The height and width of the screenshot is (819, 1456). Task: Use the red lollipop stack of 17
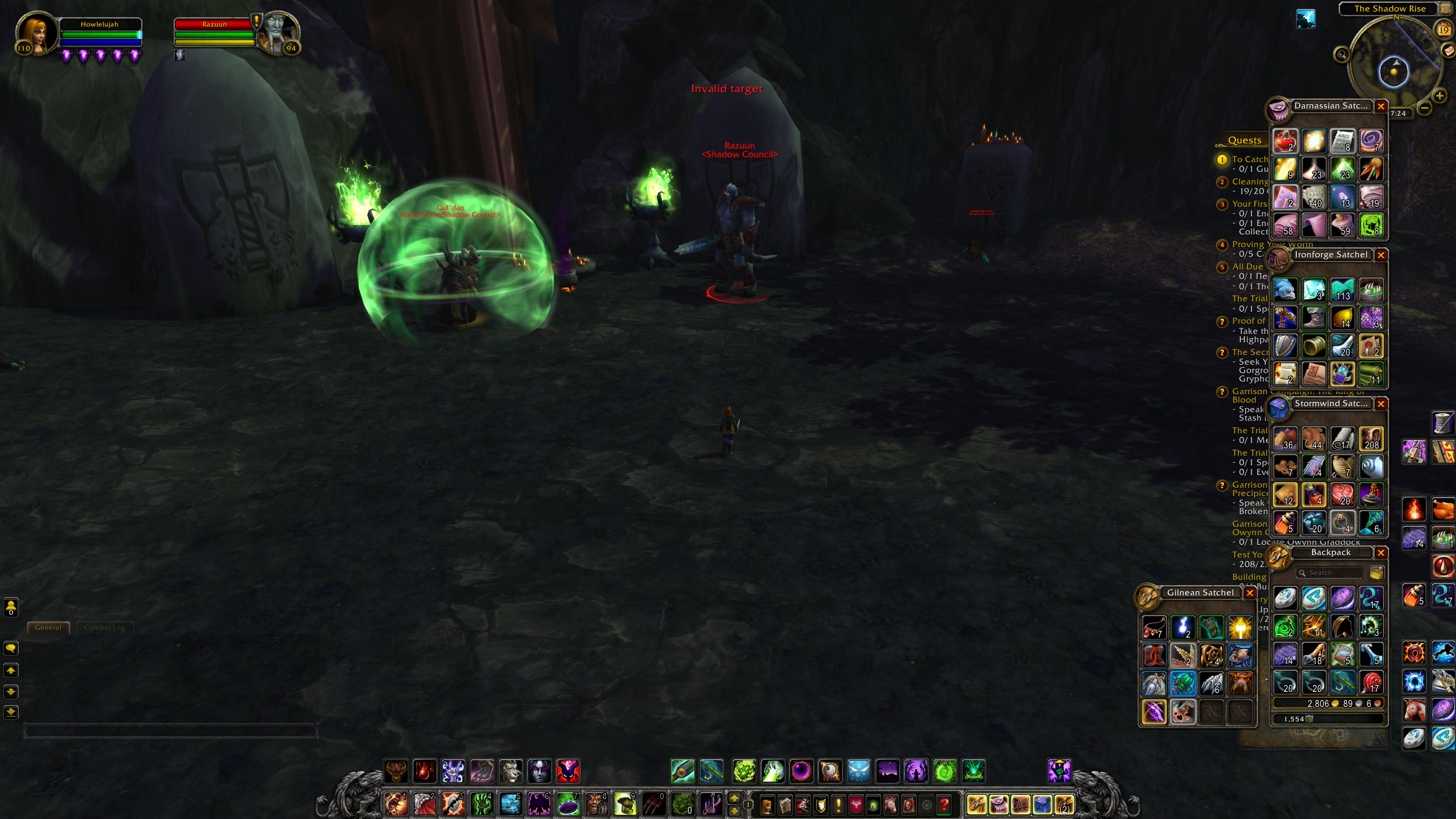click(x=1371, y=682)
